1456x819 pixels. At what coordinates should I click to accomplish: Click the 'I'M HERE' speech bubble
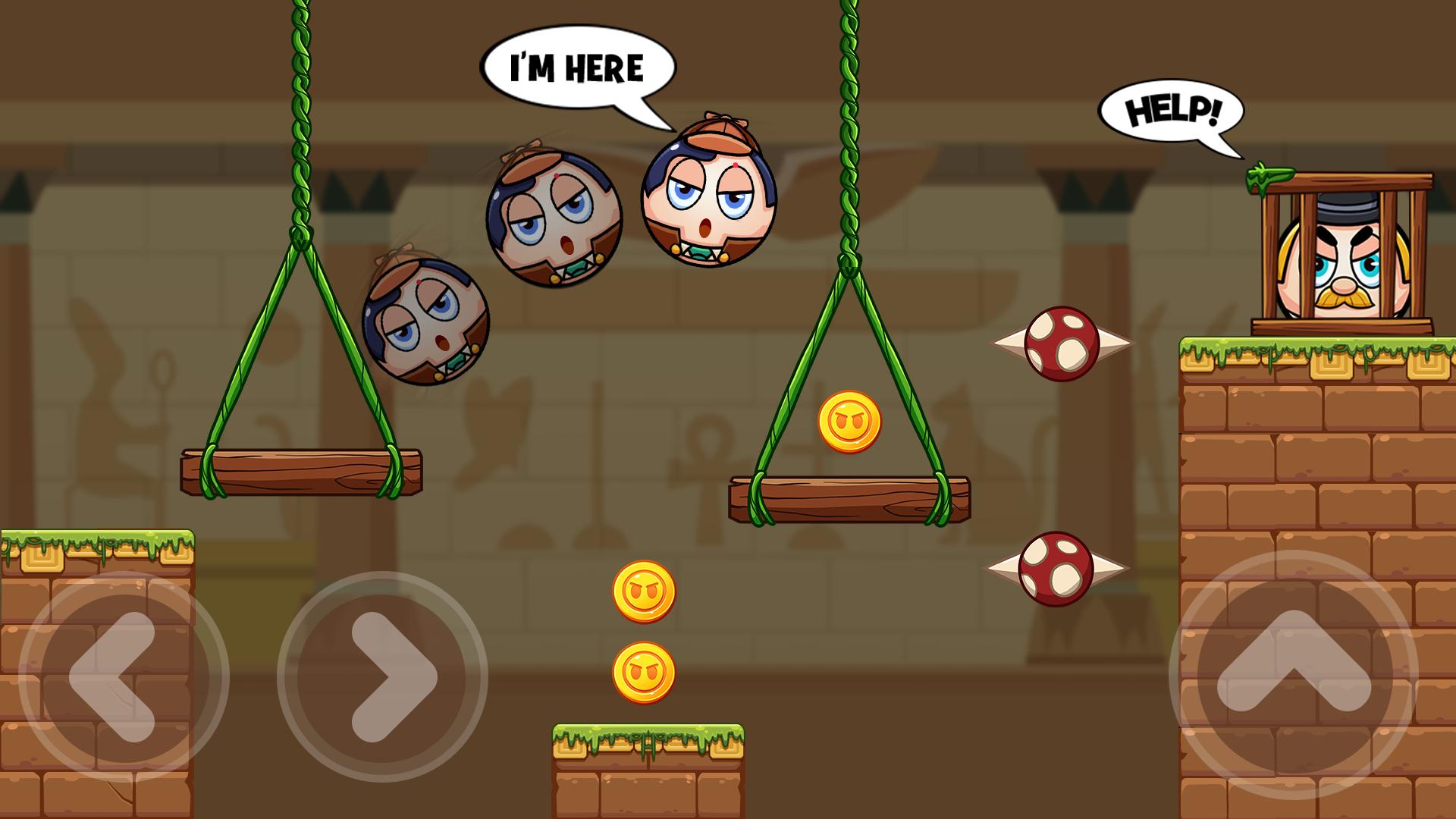click(579, 67)
